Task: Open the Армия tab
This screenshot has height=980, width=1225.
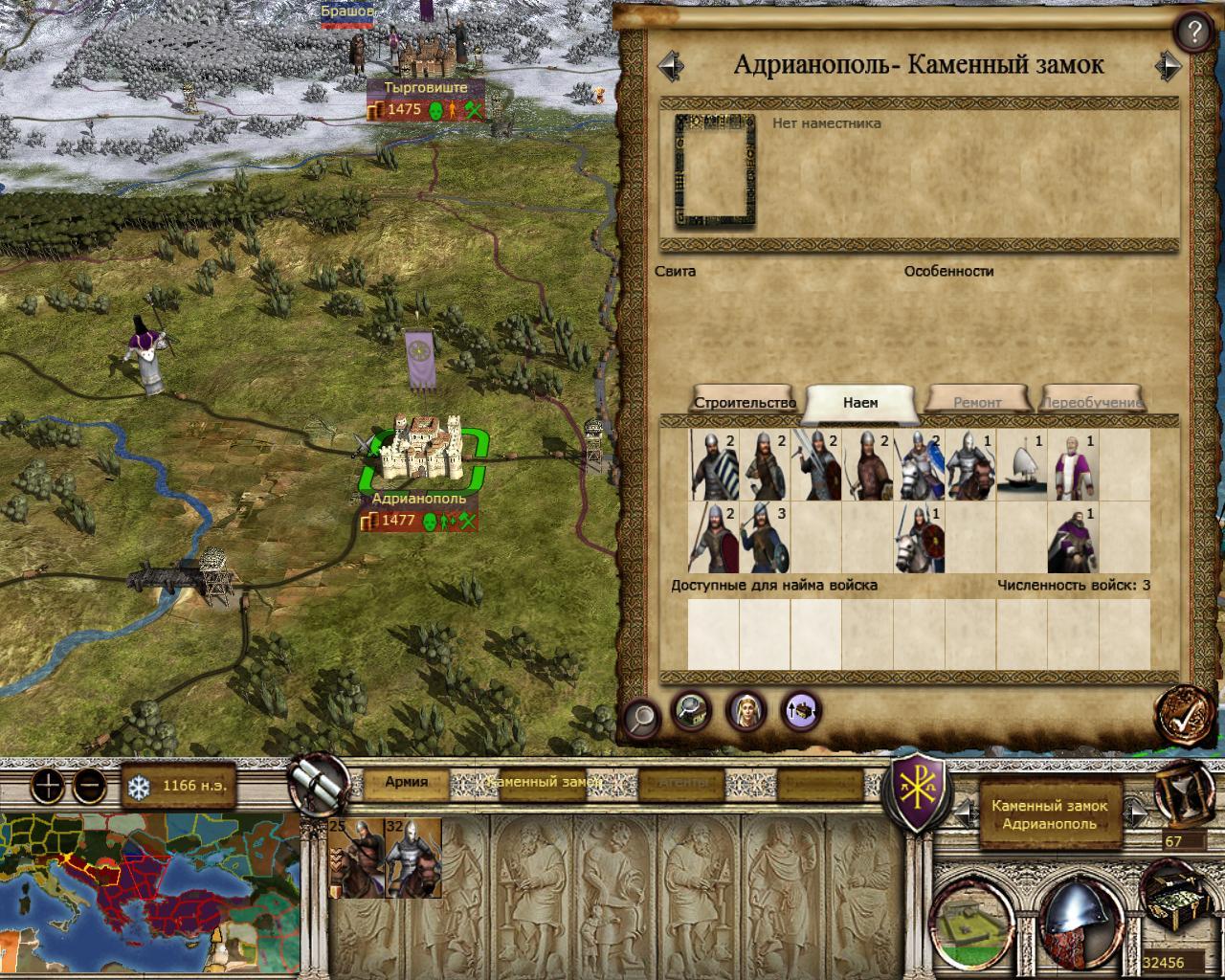Action: pos(406,782)
